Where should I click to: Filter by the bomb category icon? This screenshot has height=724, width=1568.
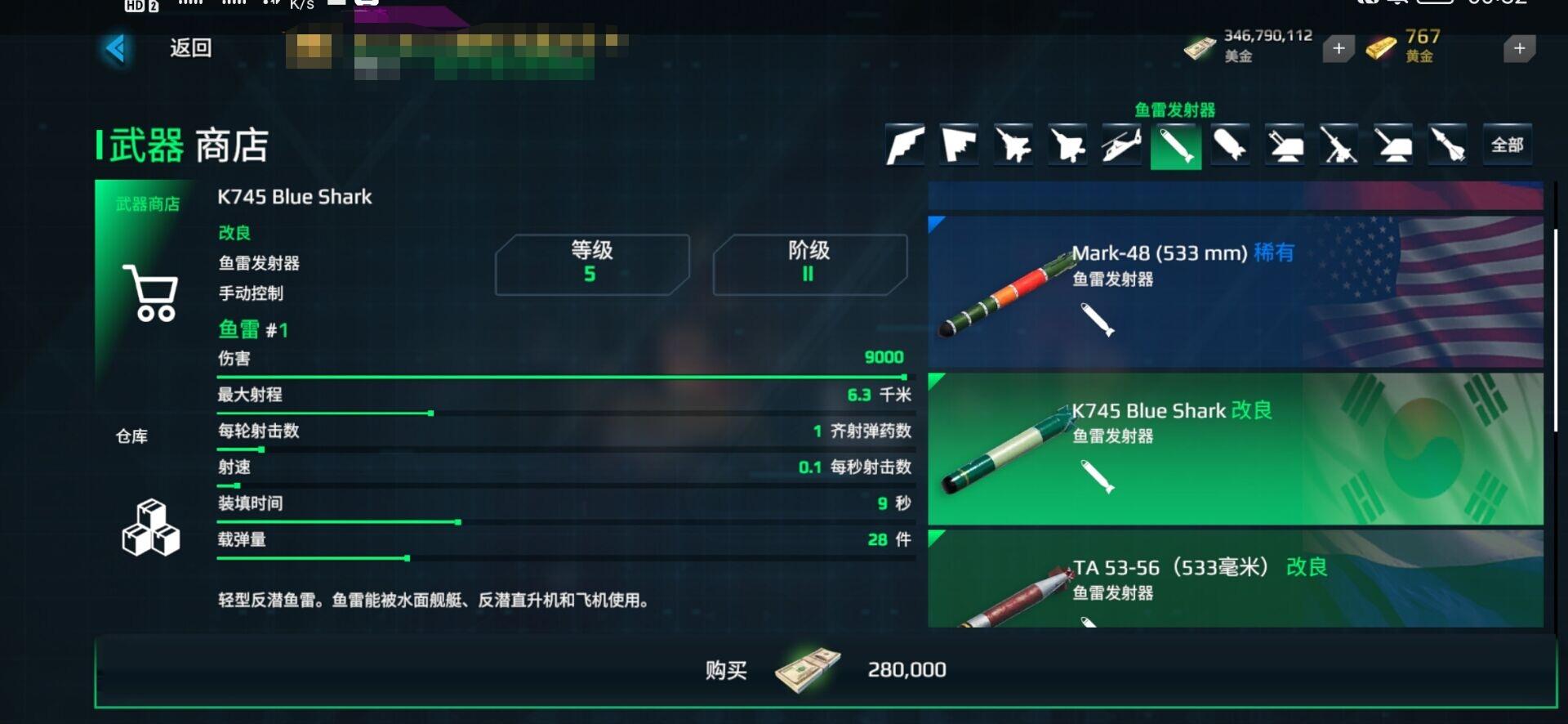[1230, 145]
